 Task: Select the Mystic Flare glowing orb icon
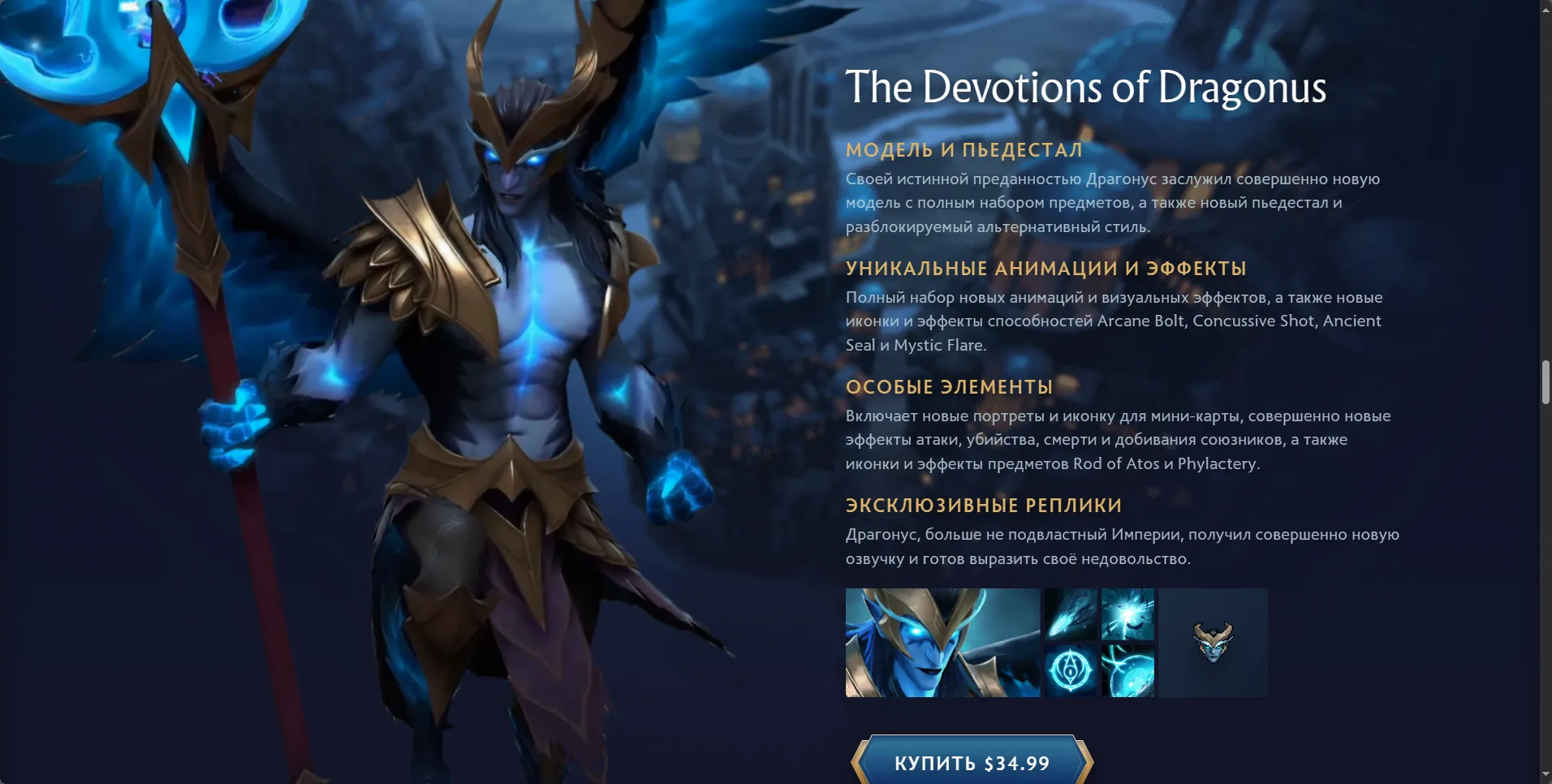coord(1127,671)
